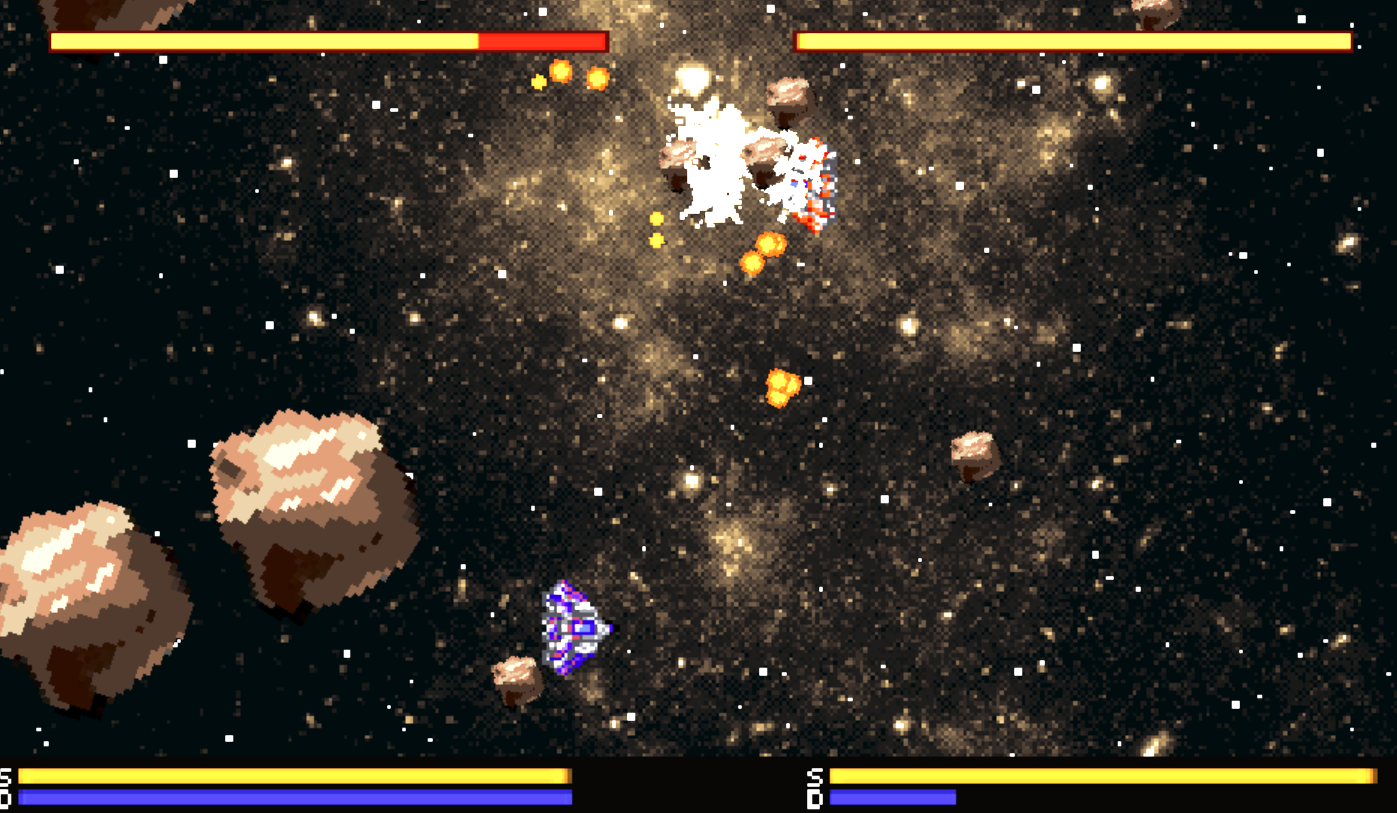Select the blue player ship sprite
The height and width of the screenshot is (813, 1397).
tap(572, 625)
